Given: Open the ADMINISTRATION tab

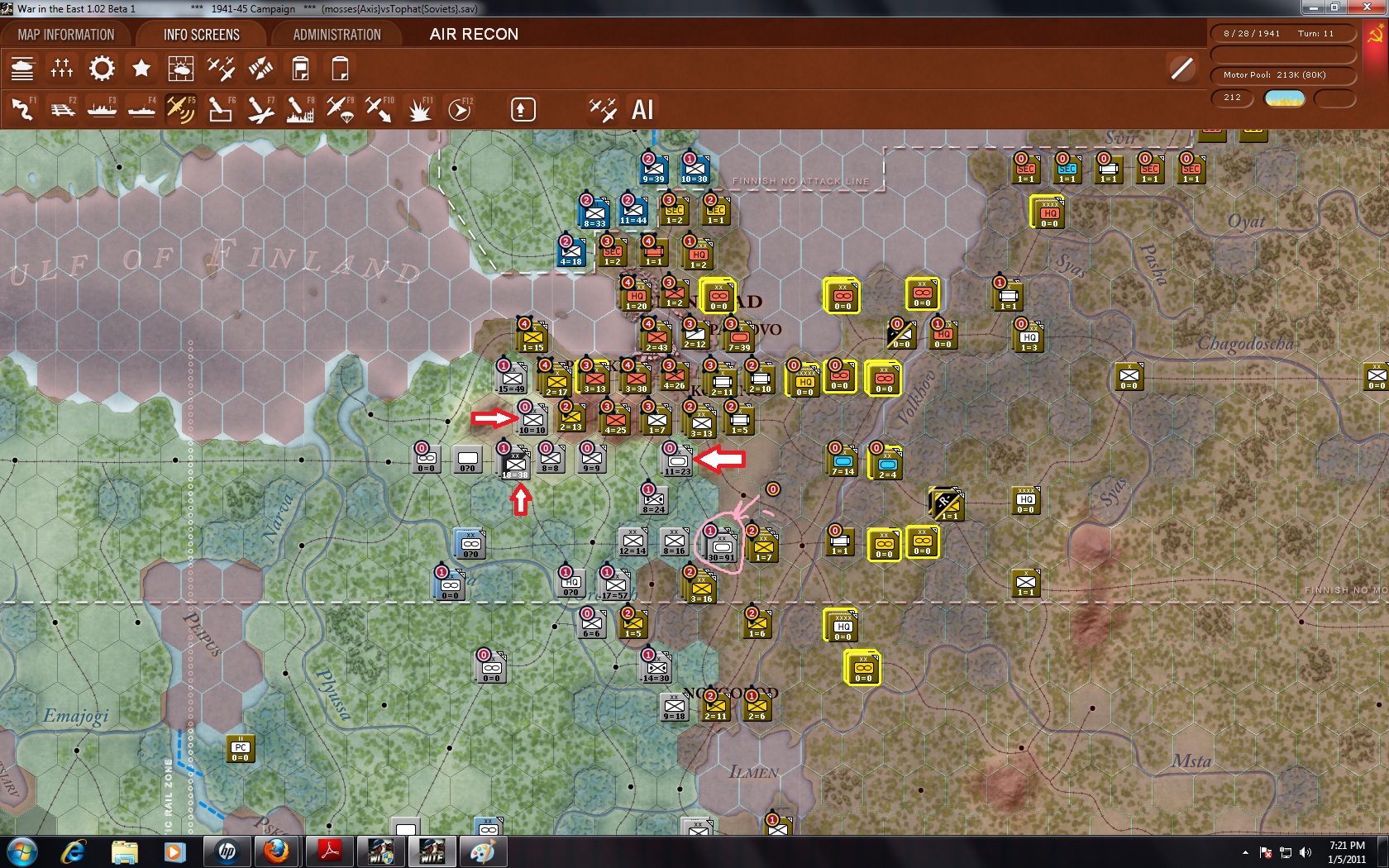Looking at the screenshot, I should click(x=334, y=34).
